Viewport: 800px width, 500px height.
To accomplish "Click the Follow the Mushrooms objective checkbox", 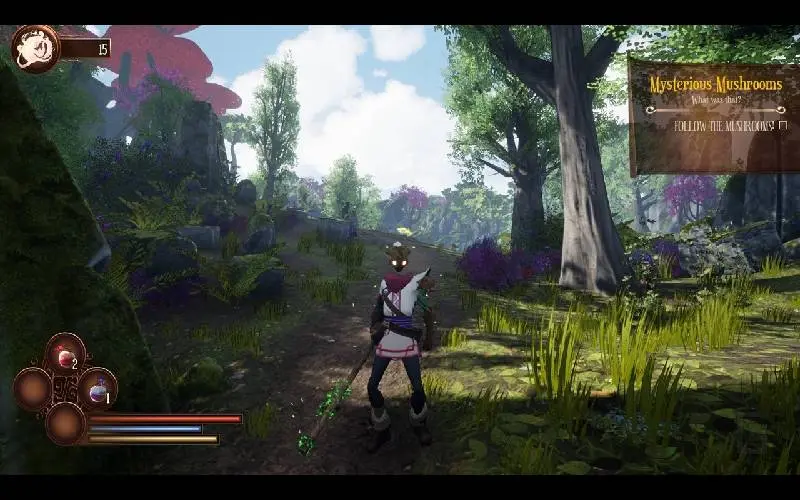I will (783, 126).
